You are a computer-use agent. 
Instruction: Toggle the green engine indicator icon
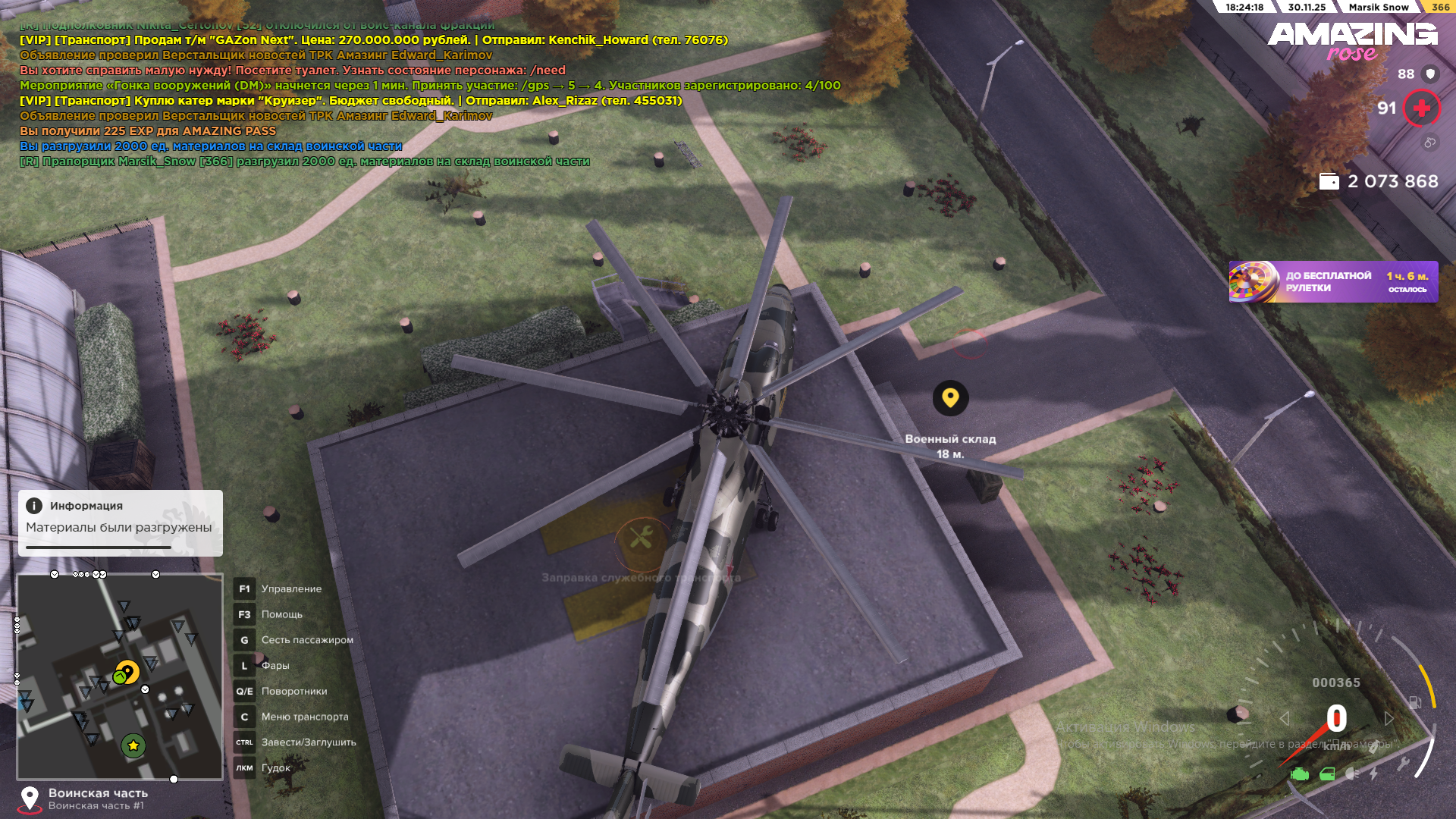(x=1300, y=774)
